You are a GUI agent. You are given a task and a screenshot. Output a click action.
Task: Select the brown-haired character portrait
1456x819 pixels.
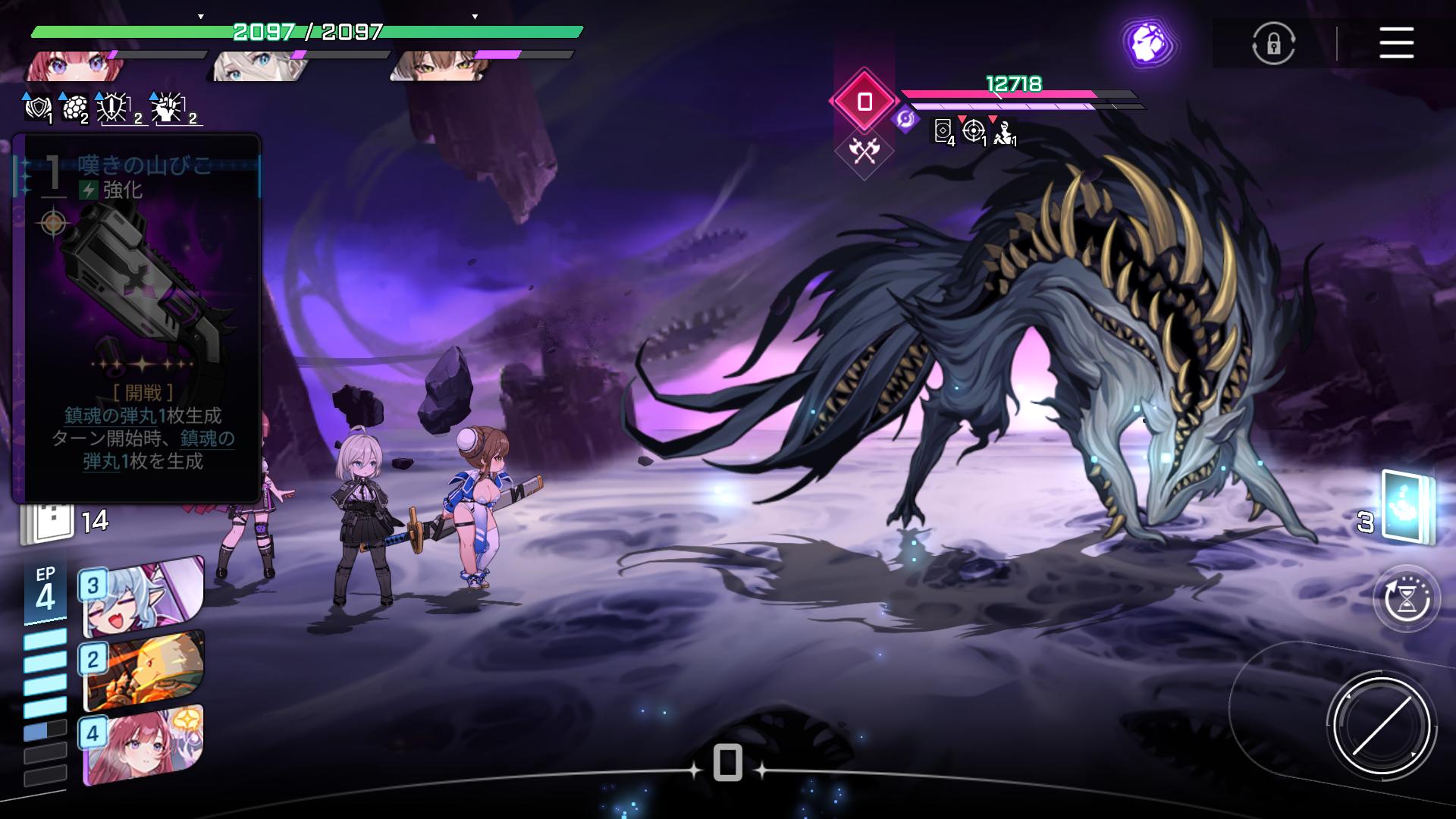pos(440,66)
